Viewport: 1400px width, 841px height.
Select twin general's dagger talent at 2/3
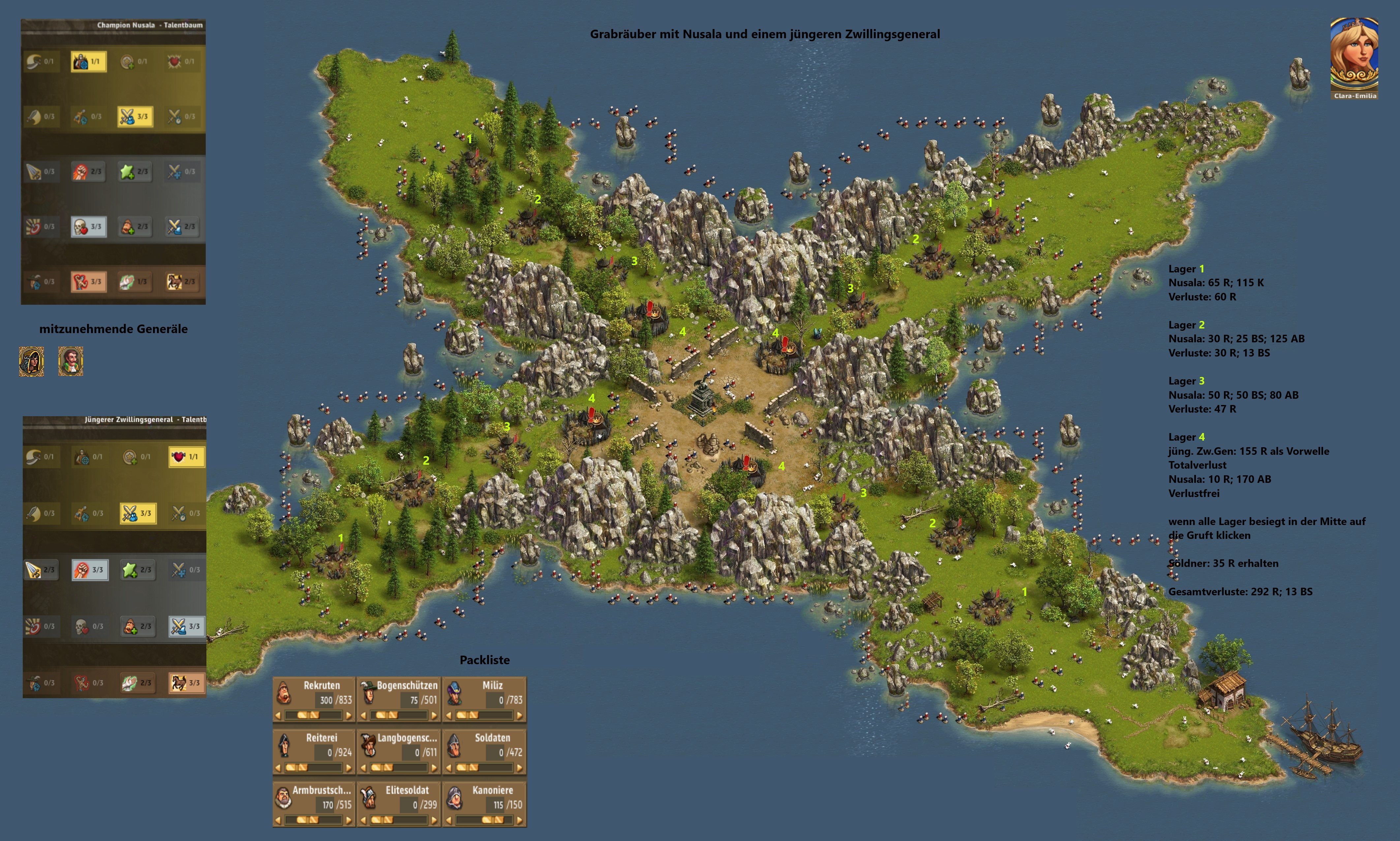pyautogui.click(x=41, y=570)
